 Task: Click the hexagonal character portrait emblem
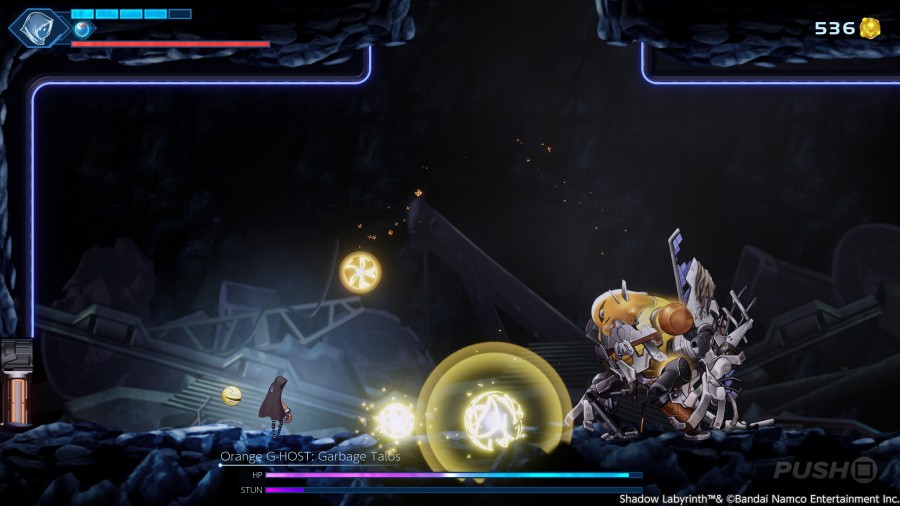39,27
